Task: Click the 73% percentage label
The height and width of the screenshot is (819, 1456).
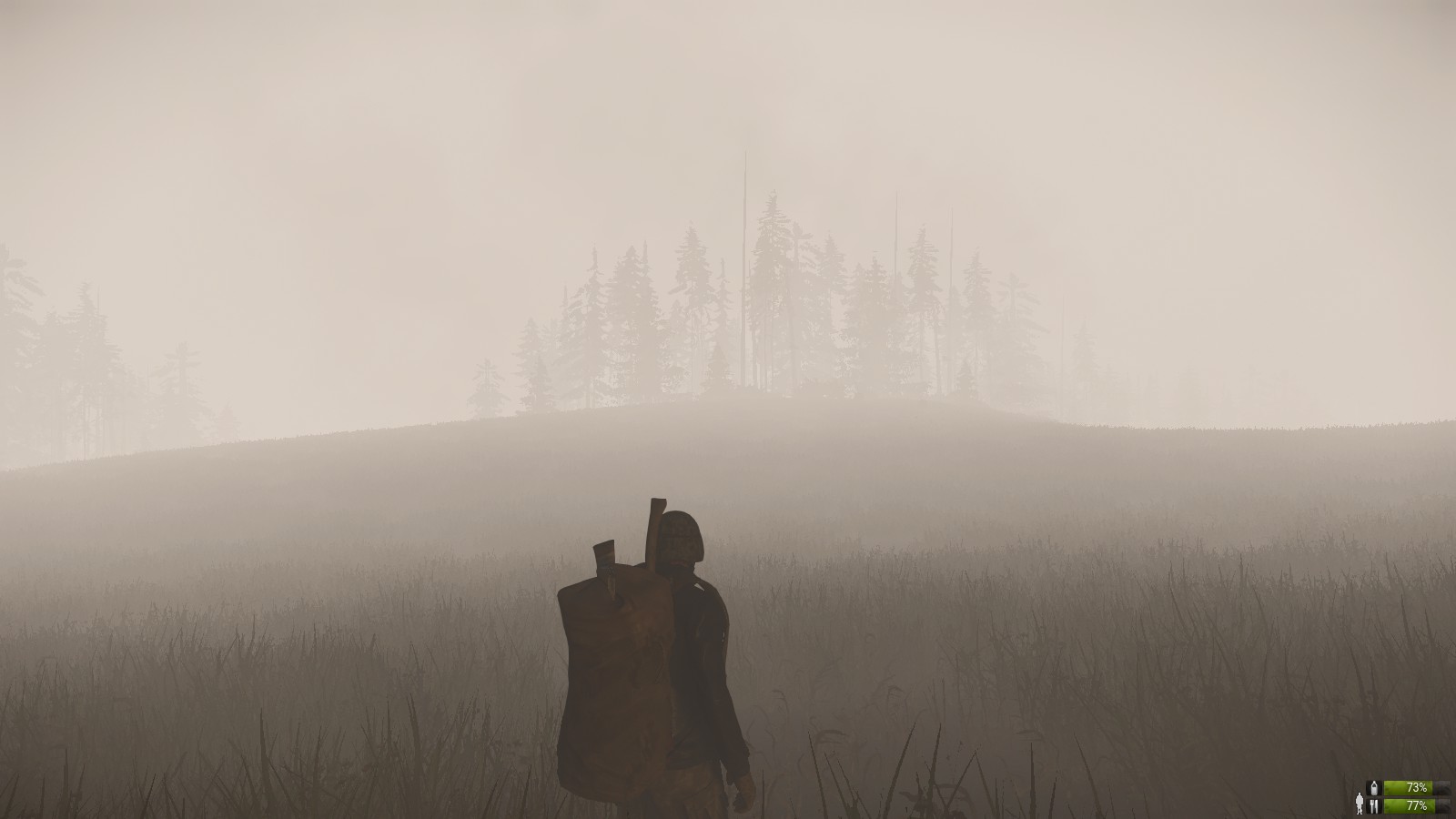Action: pyautogui.click(x=1416, y=786)
